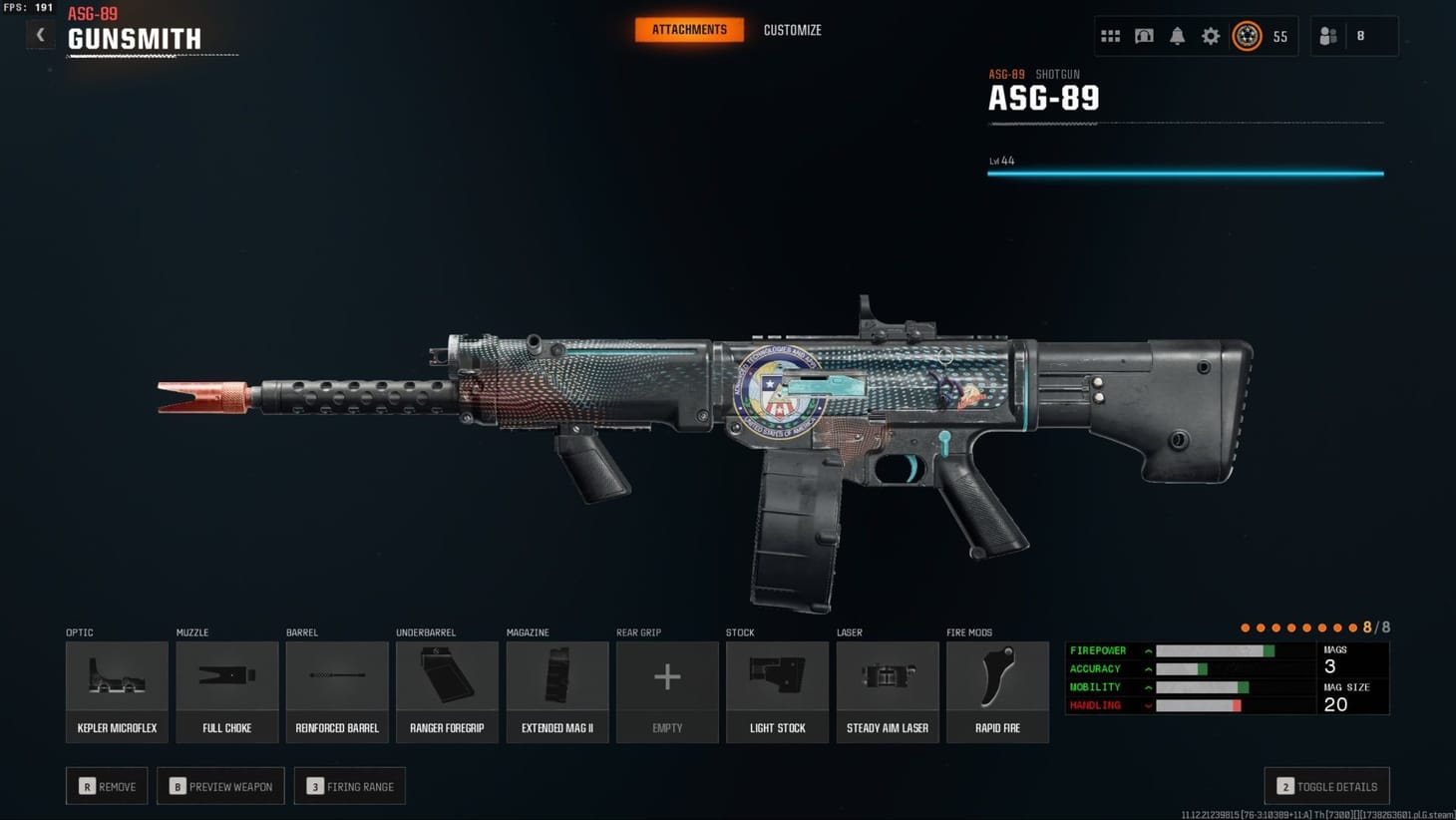Expand the Handling stat details

pos(1149,705)
